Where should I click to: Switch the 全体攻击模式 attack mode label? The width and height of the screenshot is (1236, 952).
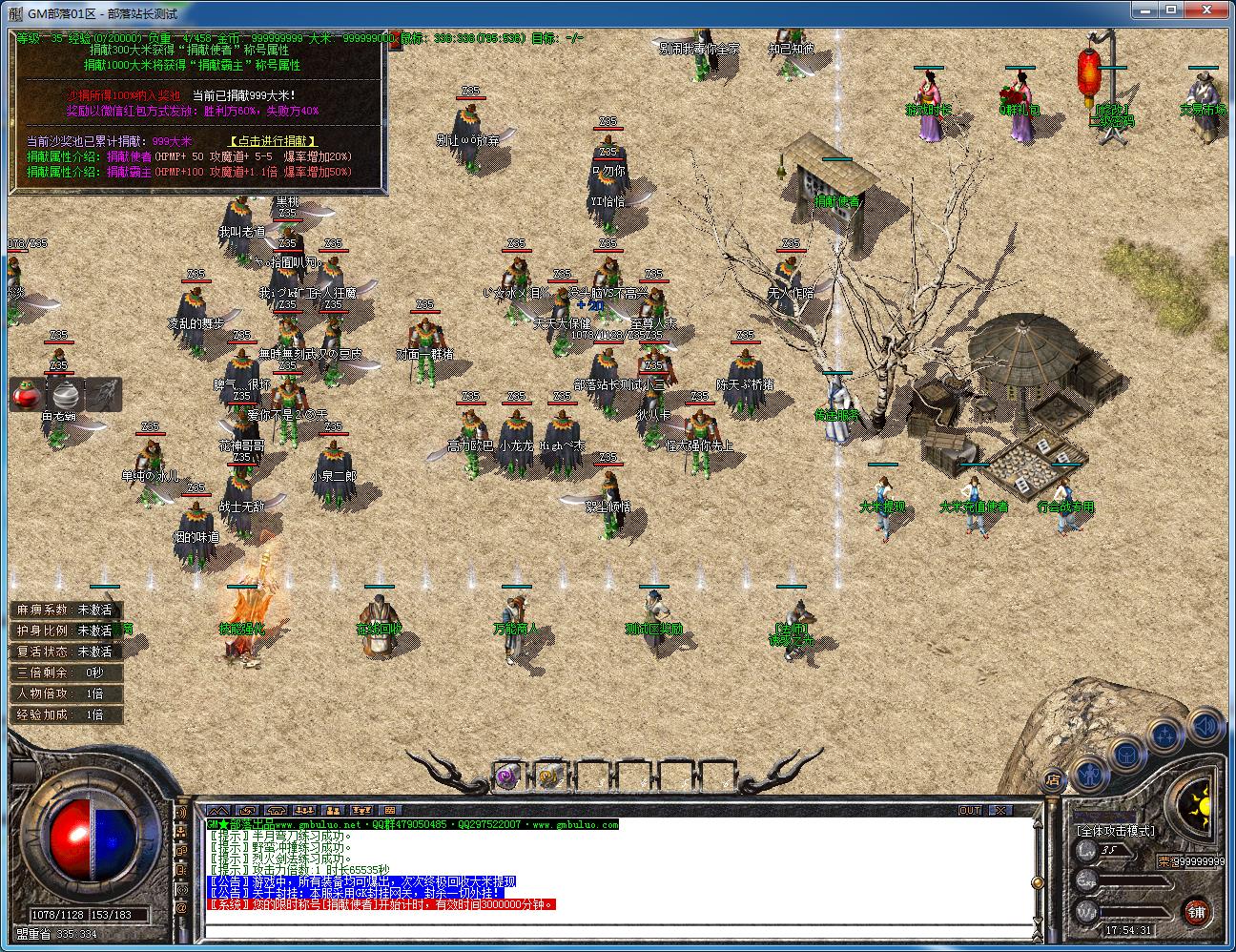[1115, 831]
